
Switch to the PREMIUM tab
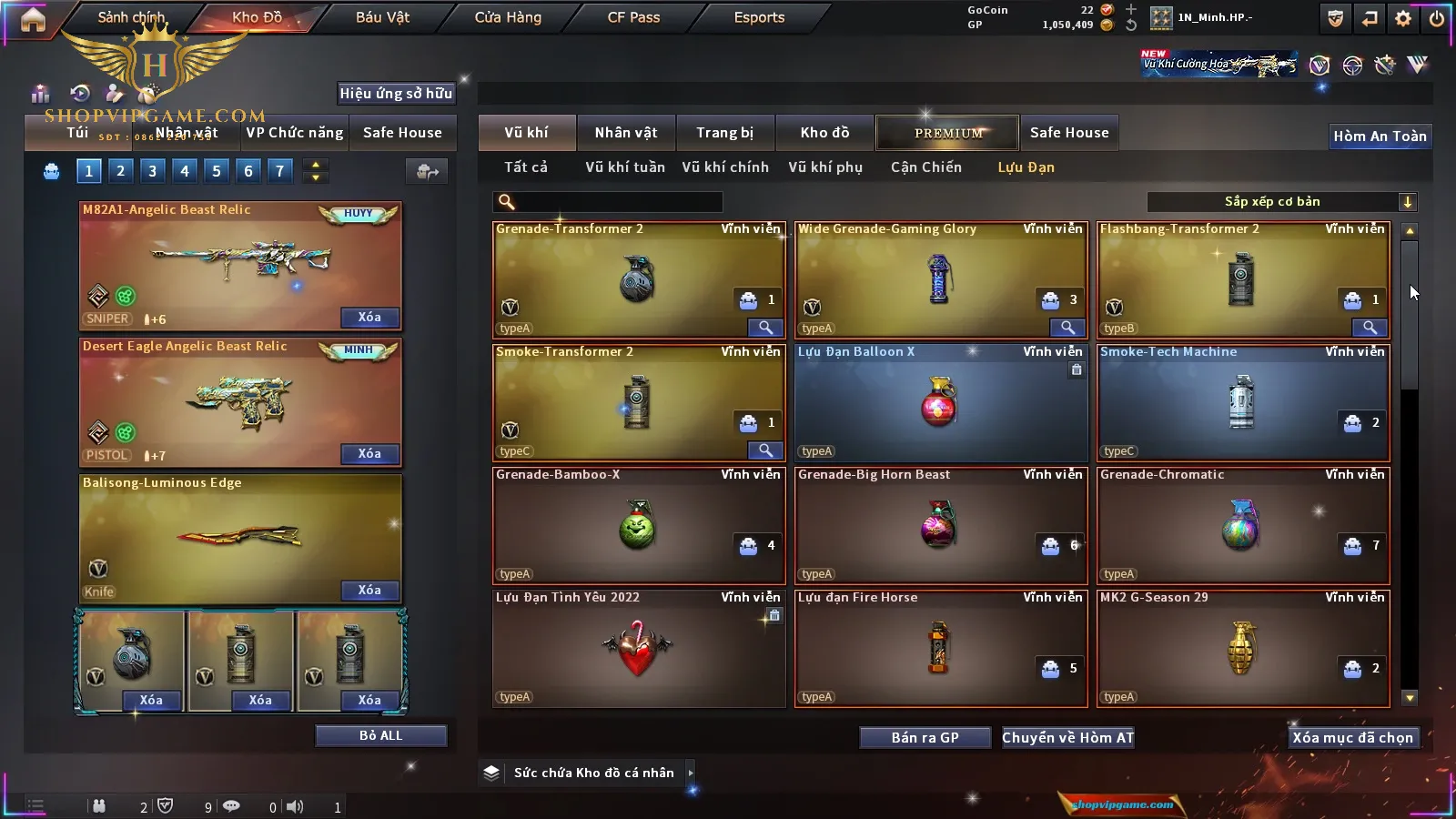point(947,133)
